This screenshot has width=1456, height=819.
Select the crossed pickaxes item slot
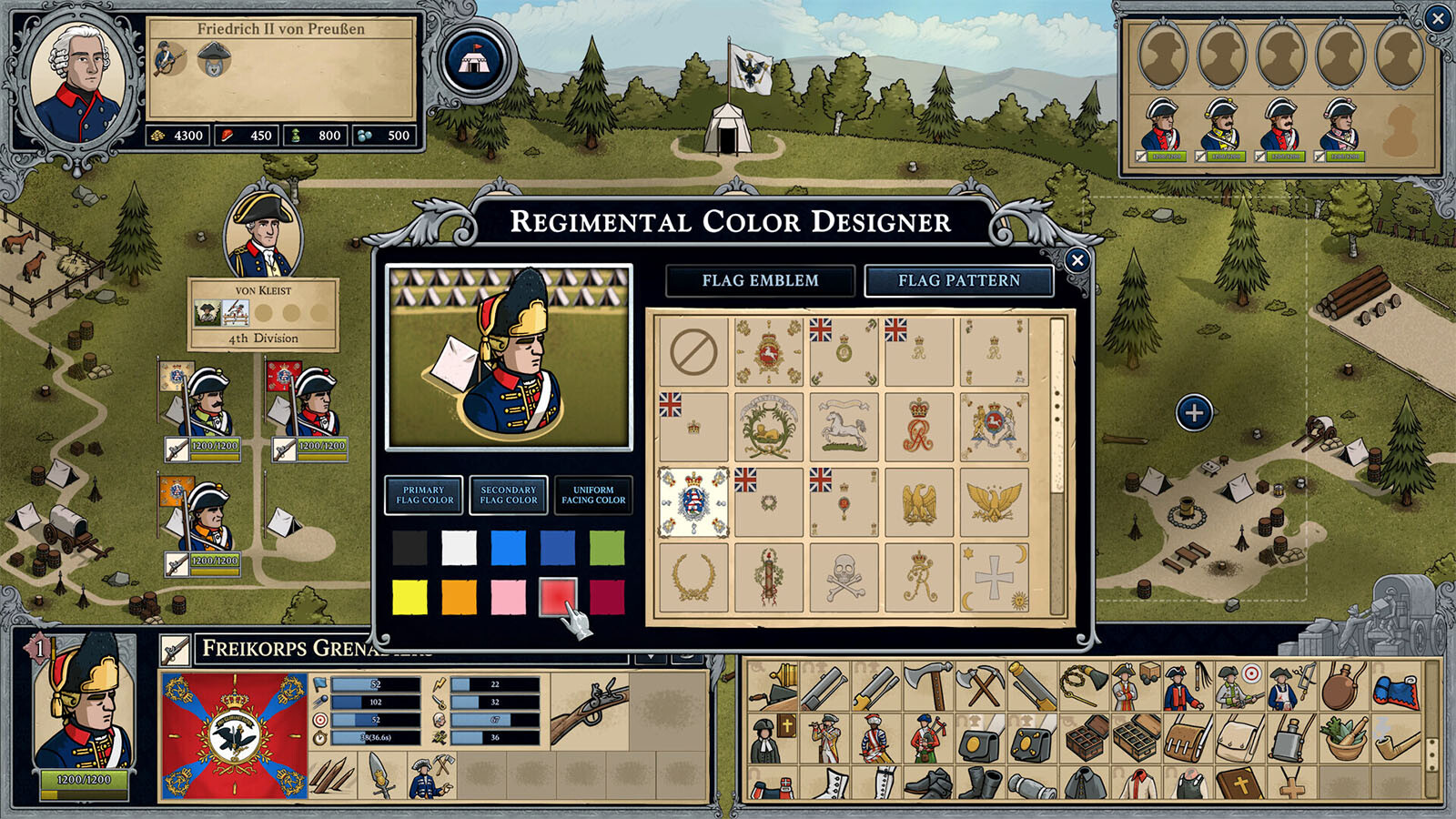[x=981, y=686]
